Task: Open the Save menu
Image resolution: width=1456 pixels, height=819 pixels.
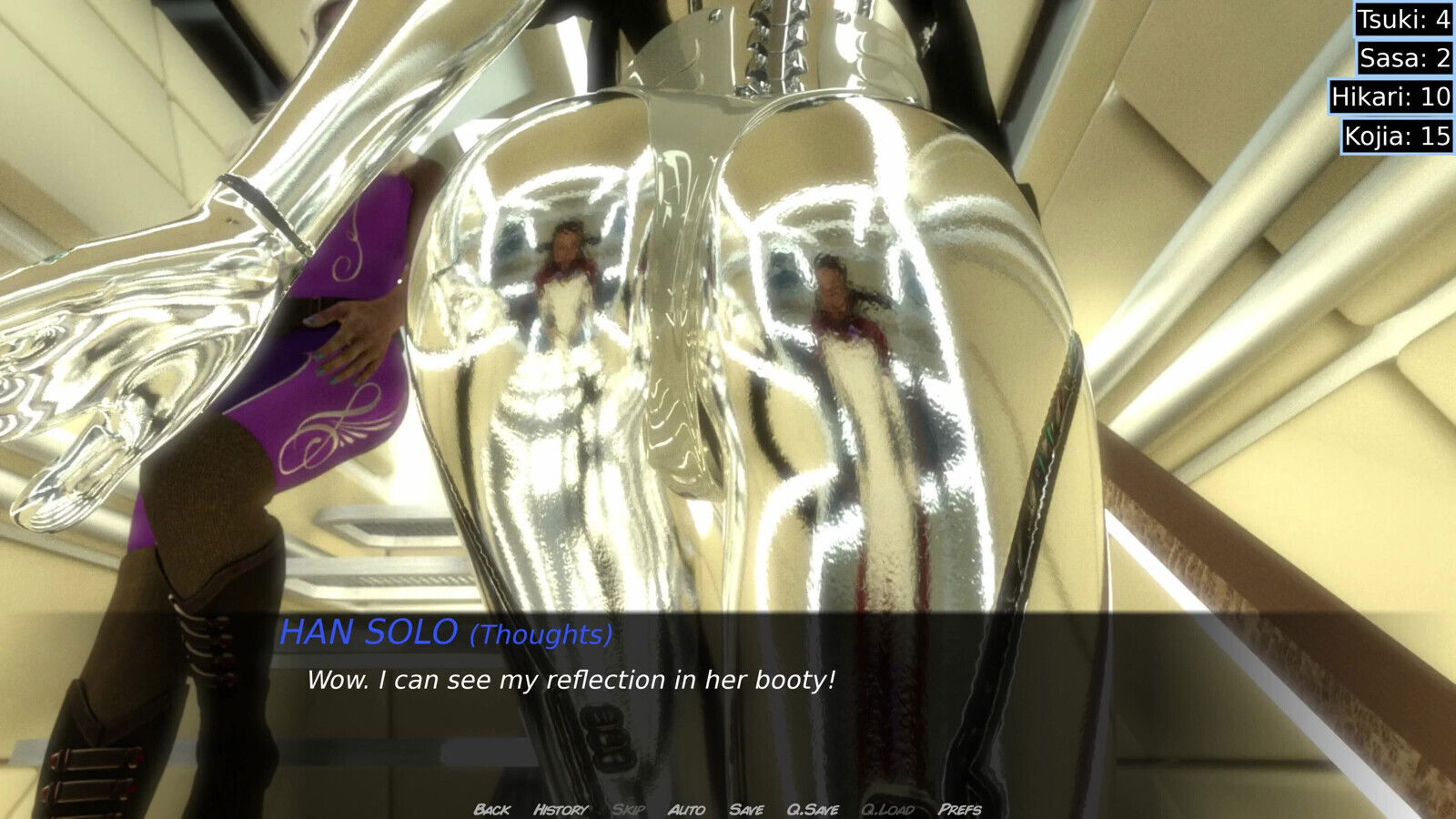Action: pyautogui.click(x=746, y=809)
